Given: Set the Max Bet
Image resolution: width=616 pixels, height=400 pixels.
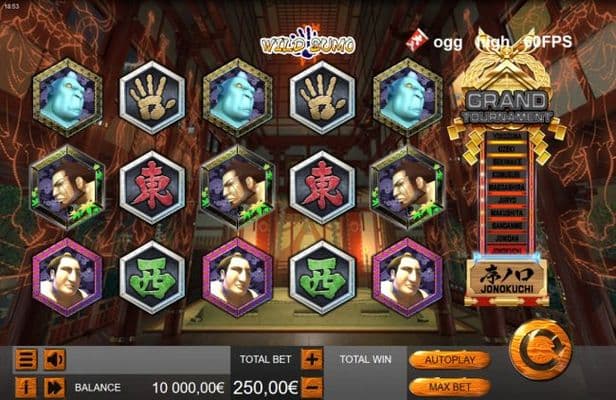Looking at the screenshot, I should (449, 385).
